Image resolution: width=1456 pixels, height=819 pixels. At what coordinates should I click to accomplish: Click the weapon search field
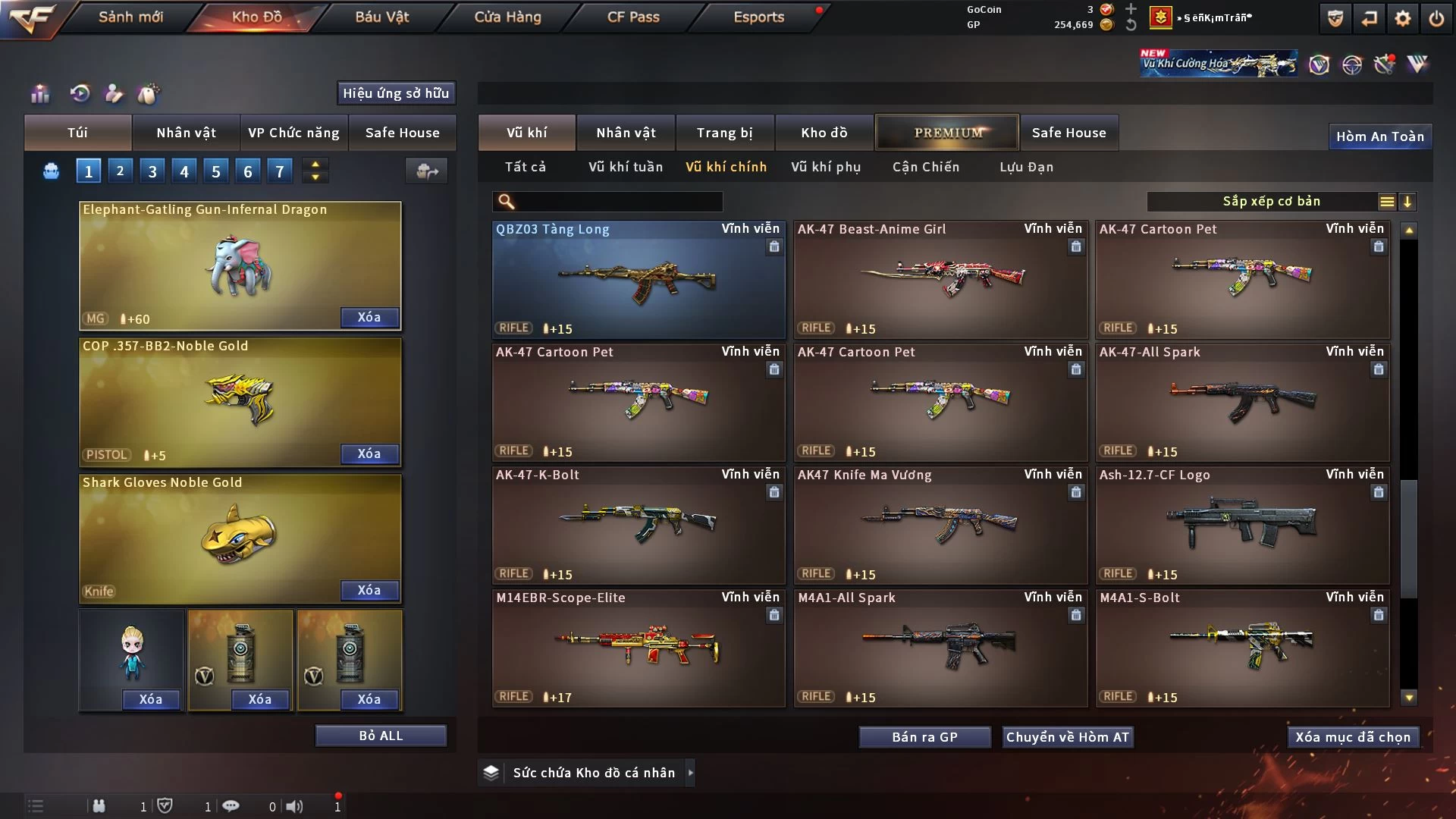(618, 202)
